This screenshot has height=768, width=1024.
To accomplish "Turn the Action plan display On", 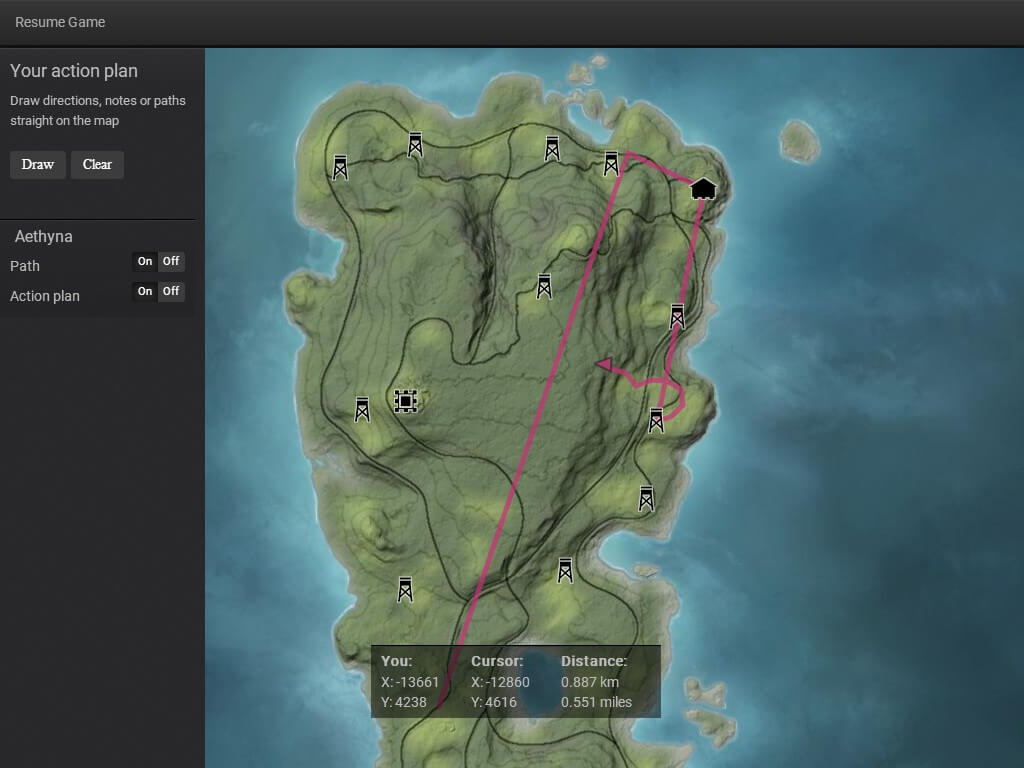I will [145, 291].
